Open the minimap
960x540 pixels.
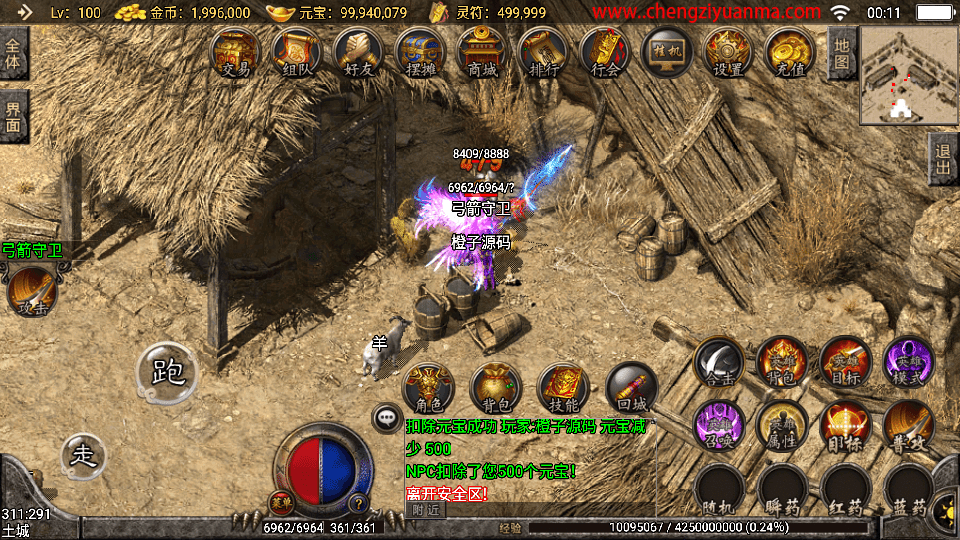pos(907,74)
